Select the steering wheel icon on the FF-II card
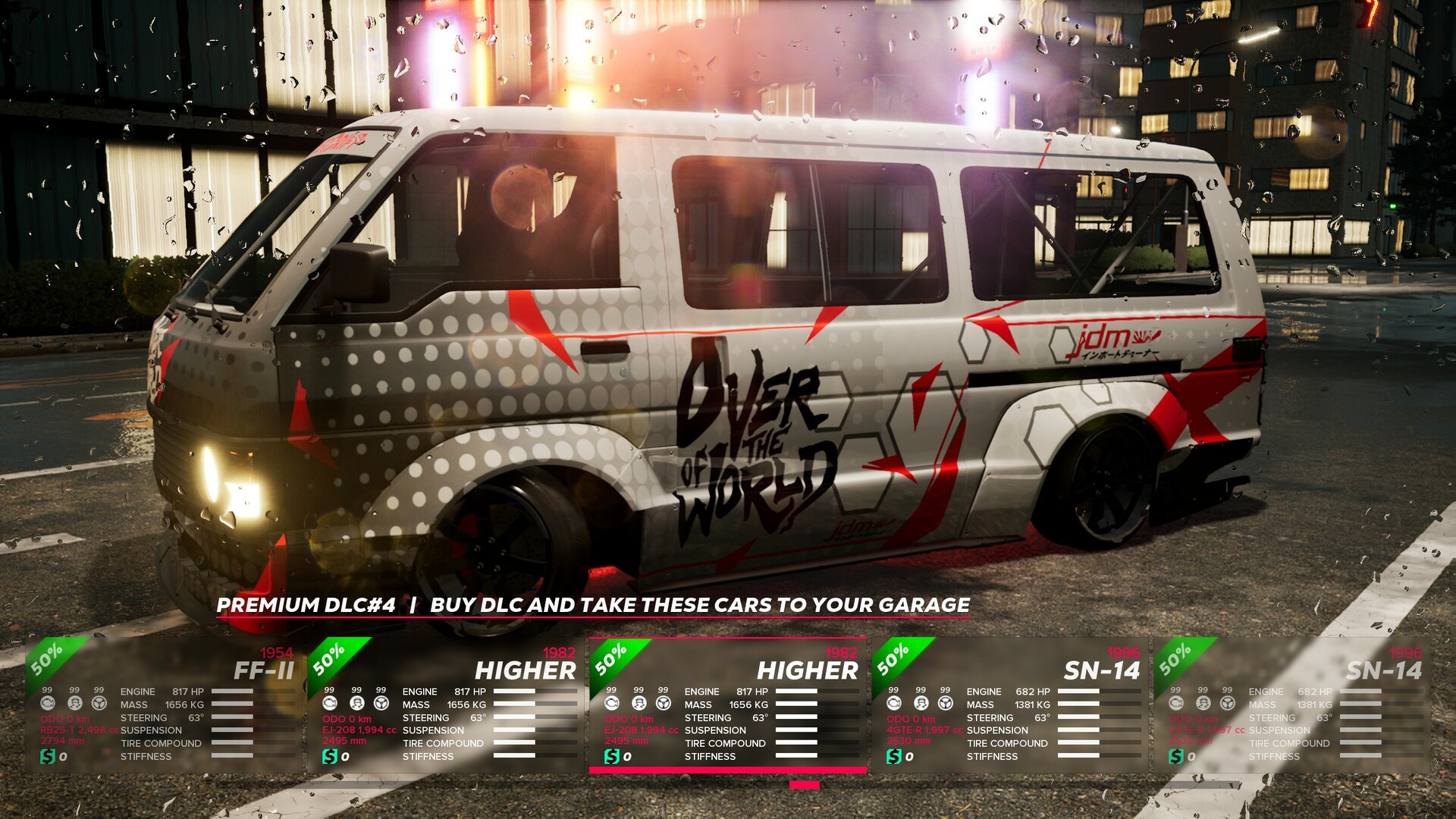 99,704
